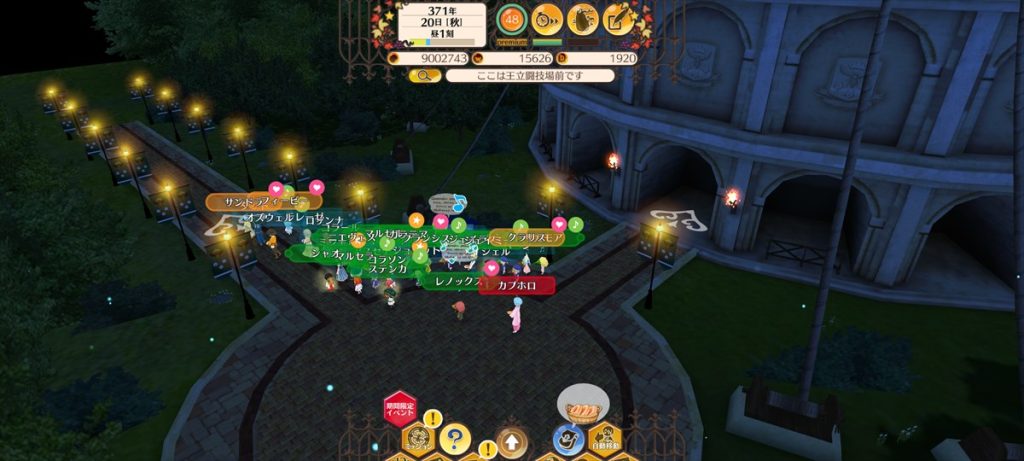
Task: Open the red 期間限定イベント hexagon
Action: 399,408
